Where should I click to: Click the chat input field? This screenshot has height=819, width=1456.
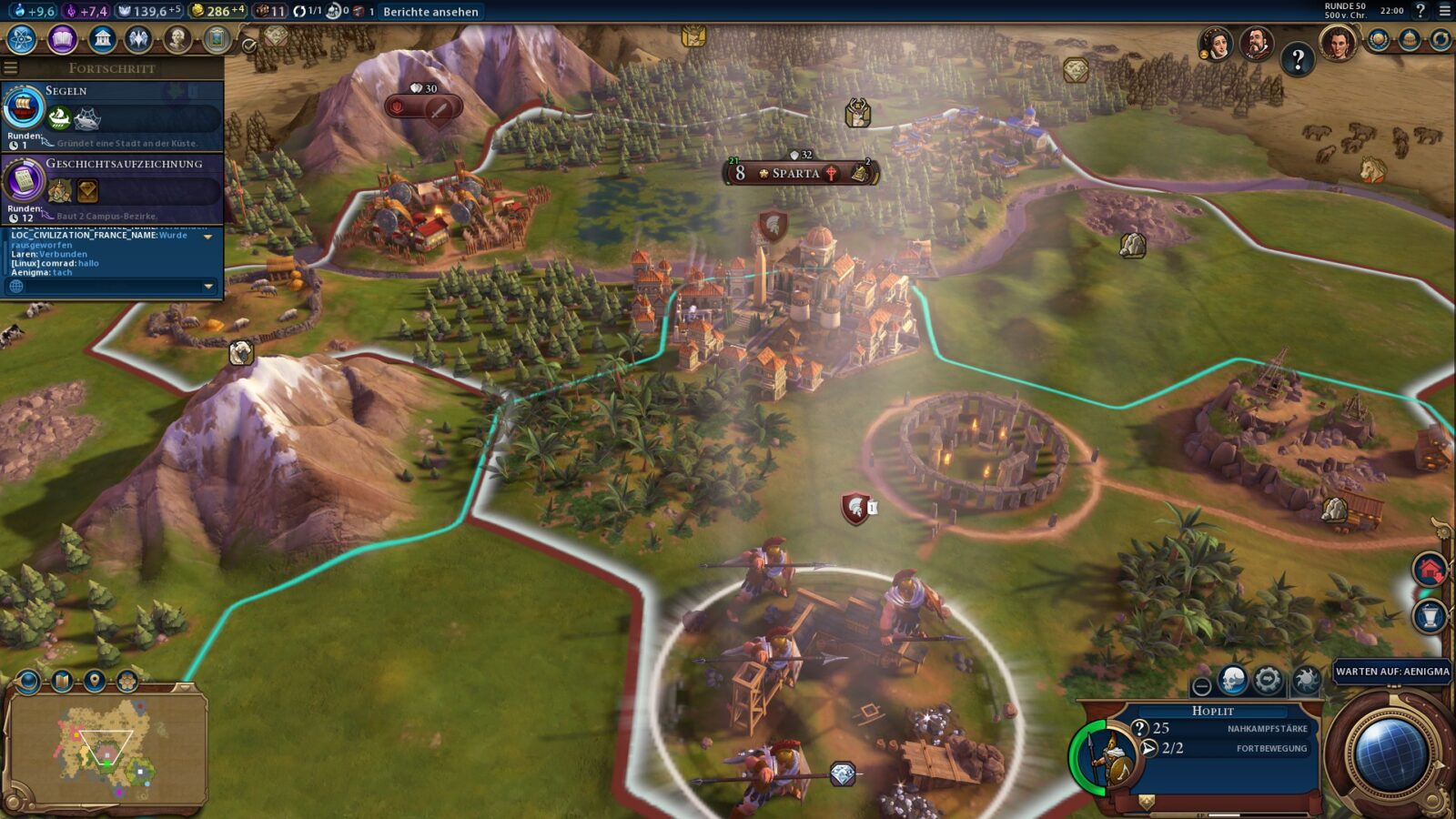tap(109, 287)
